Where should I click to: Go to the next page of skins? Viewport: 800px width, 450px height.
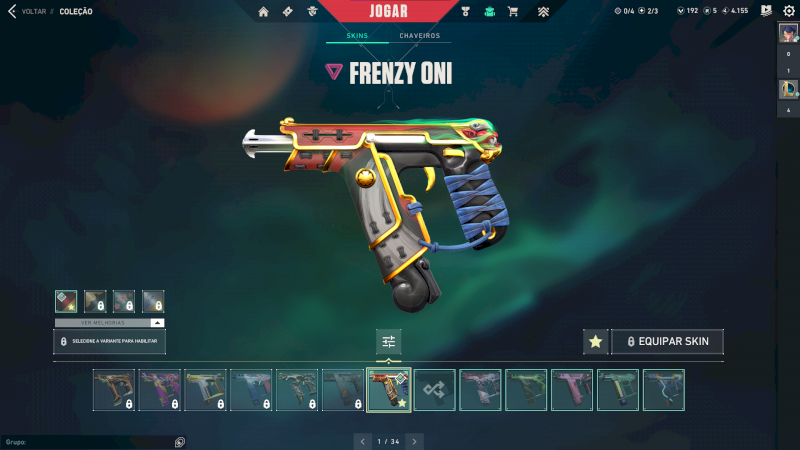[415, 440]
